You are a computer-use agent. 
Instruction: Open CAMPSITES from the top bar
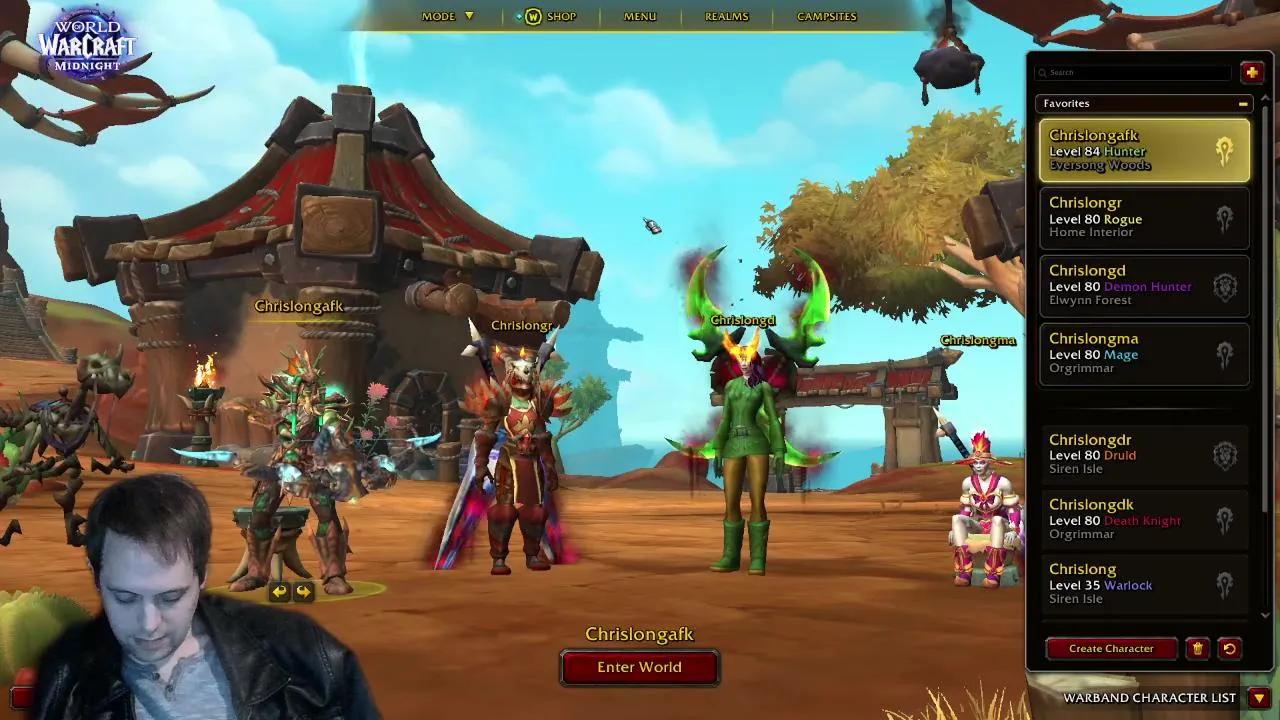(826, 16)
